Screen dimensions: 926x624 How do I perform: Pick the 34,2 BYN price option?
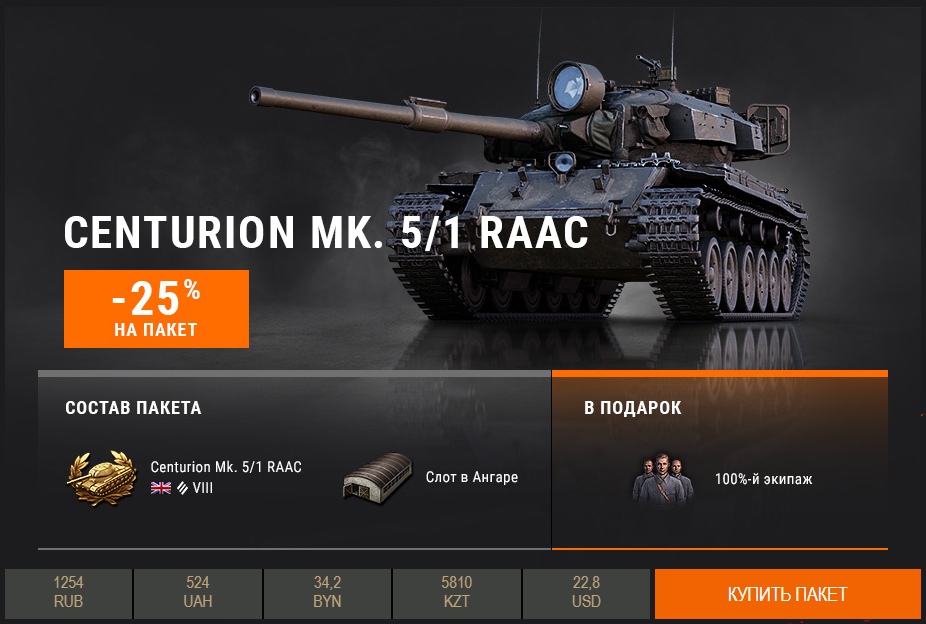tap(327, 593)
